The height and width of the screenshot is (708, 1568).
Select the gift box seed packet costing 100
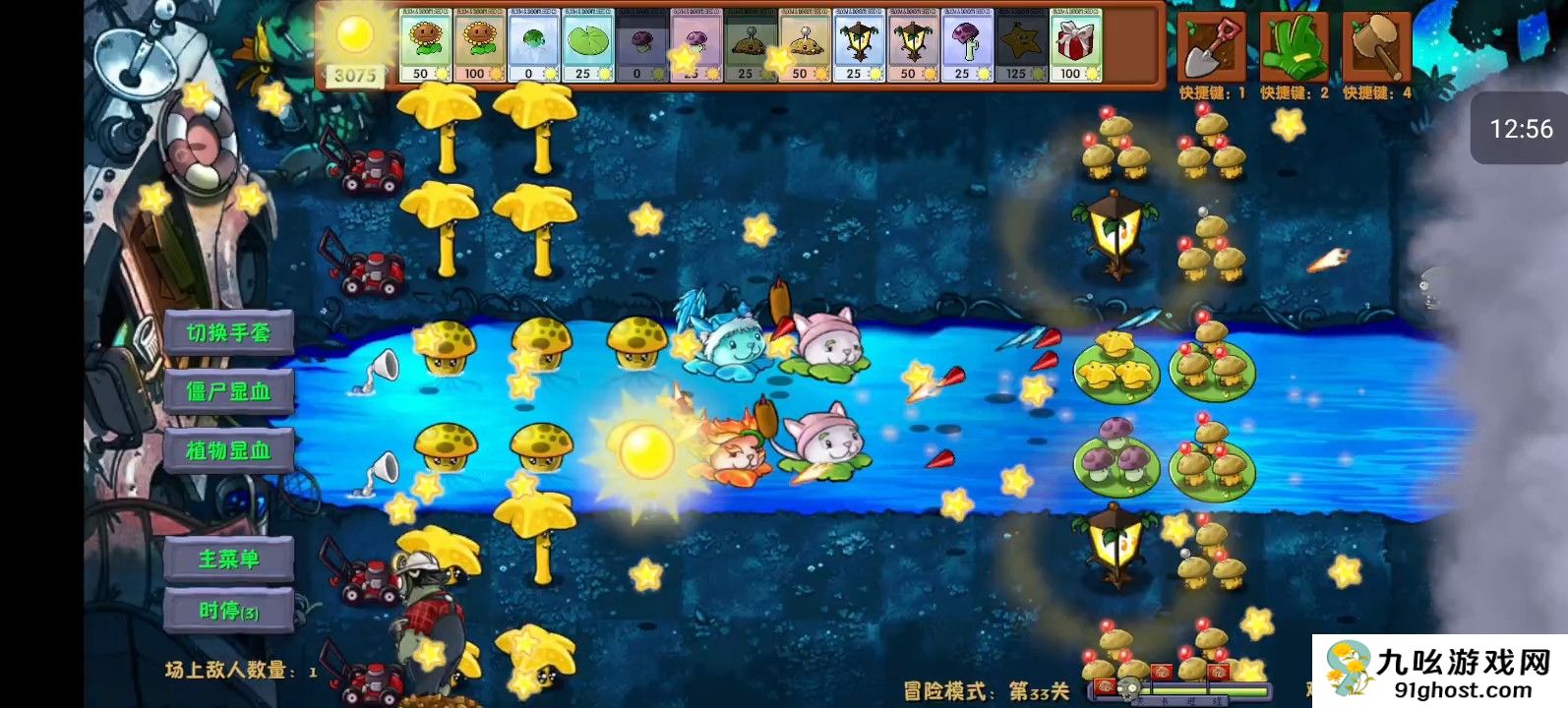pyautogui.click(x=1076, y=44)
